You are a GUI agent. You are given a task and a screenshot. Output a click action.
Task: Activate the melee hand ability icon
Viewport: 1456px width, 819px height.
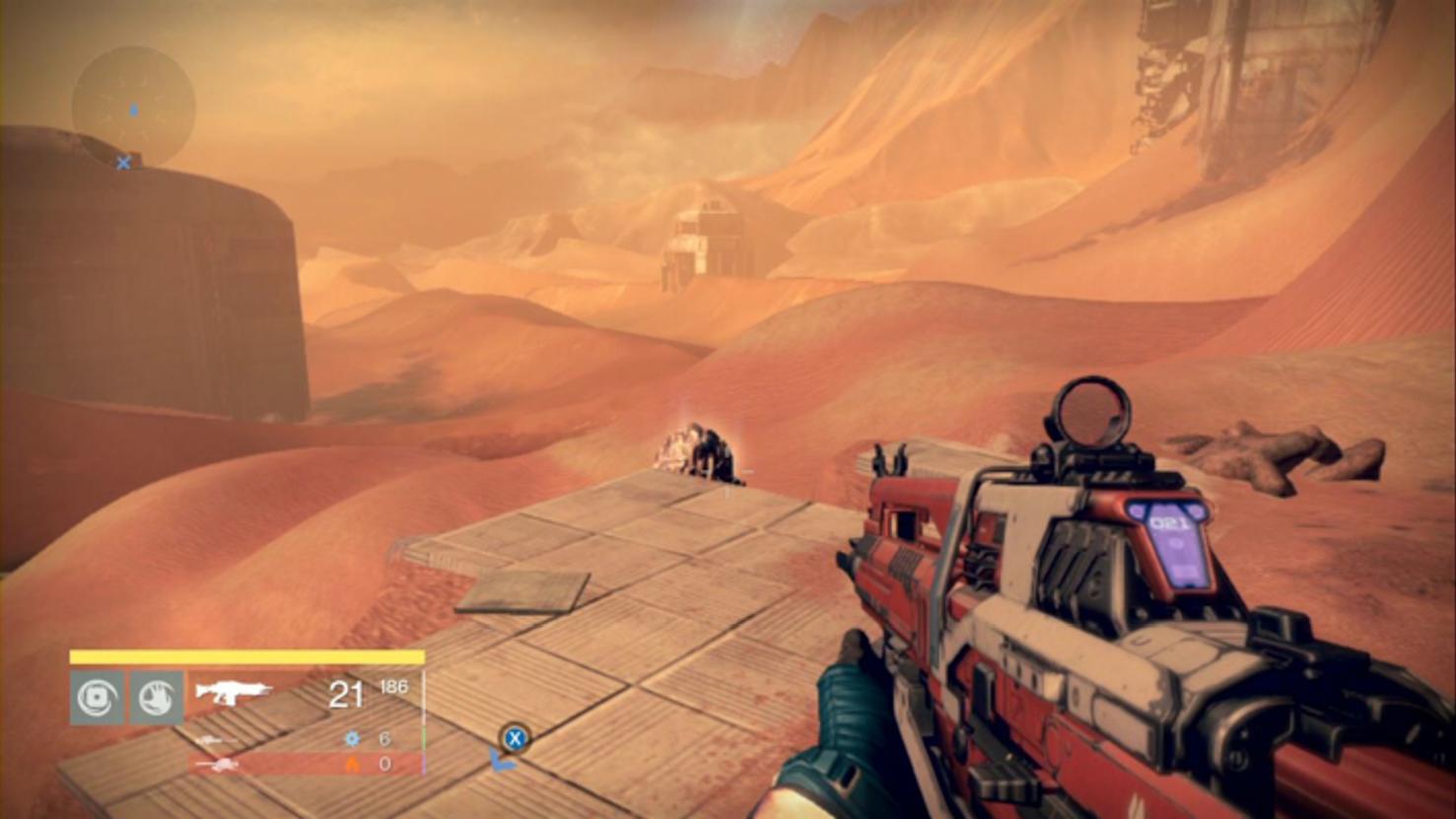click(x=157, y=698)
